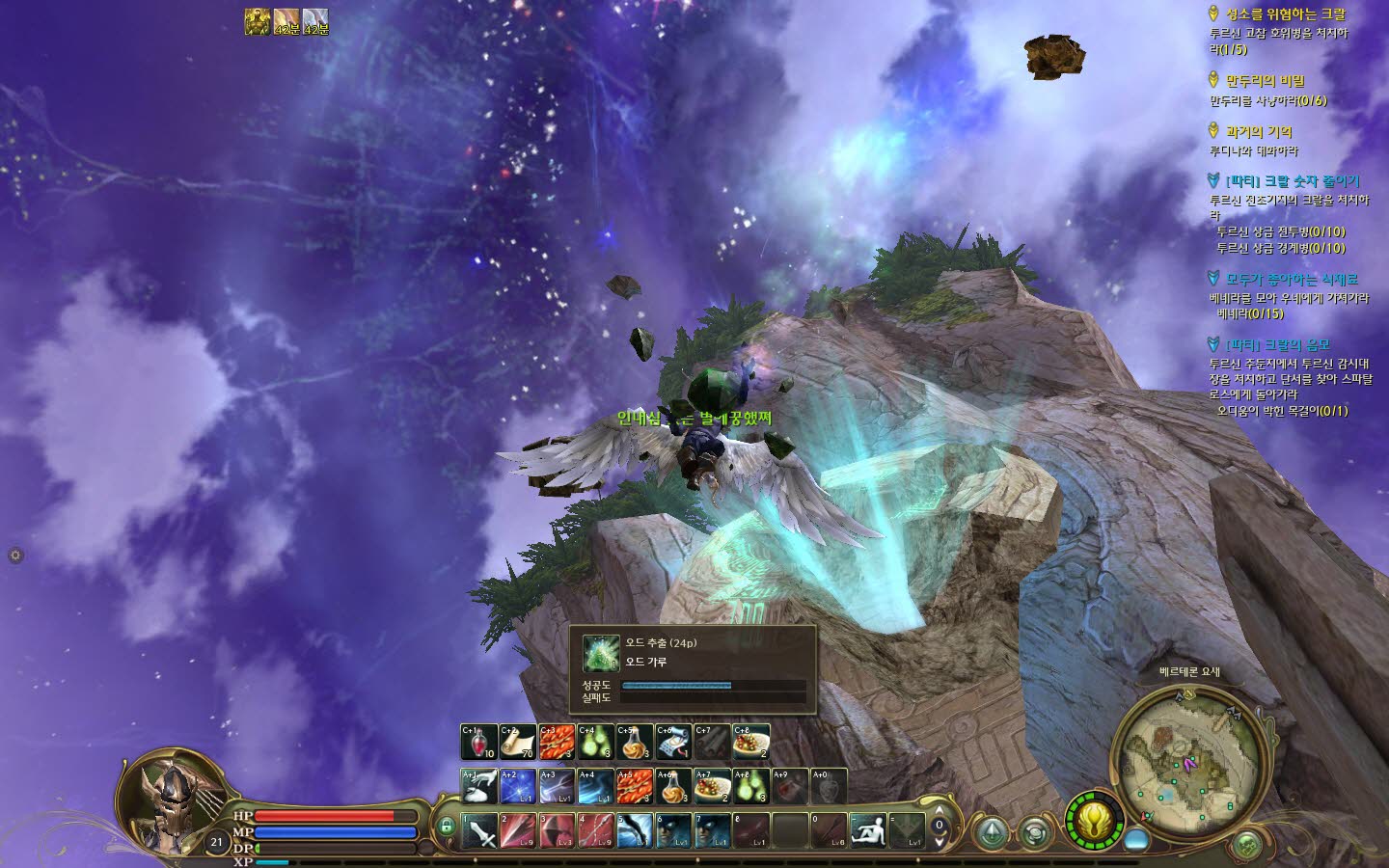Open the round menu button with the upward arrow

[x=992, y=832]
